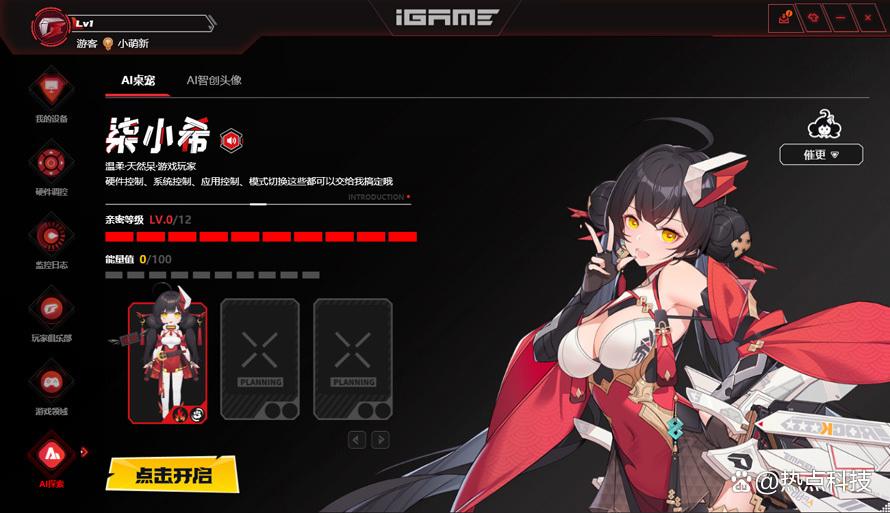
Task: Play the character voice speaker icon
Action: tap(232, 141)
